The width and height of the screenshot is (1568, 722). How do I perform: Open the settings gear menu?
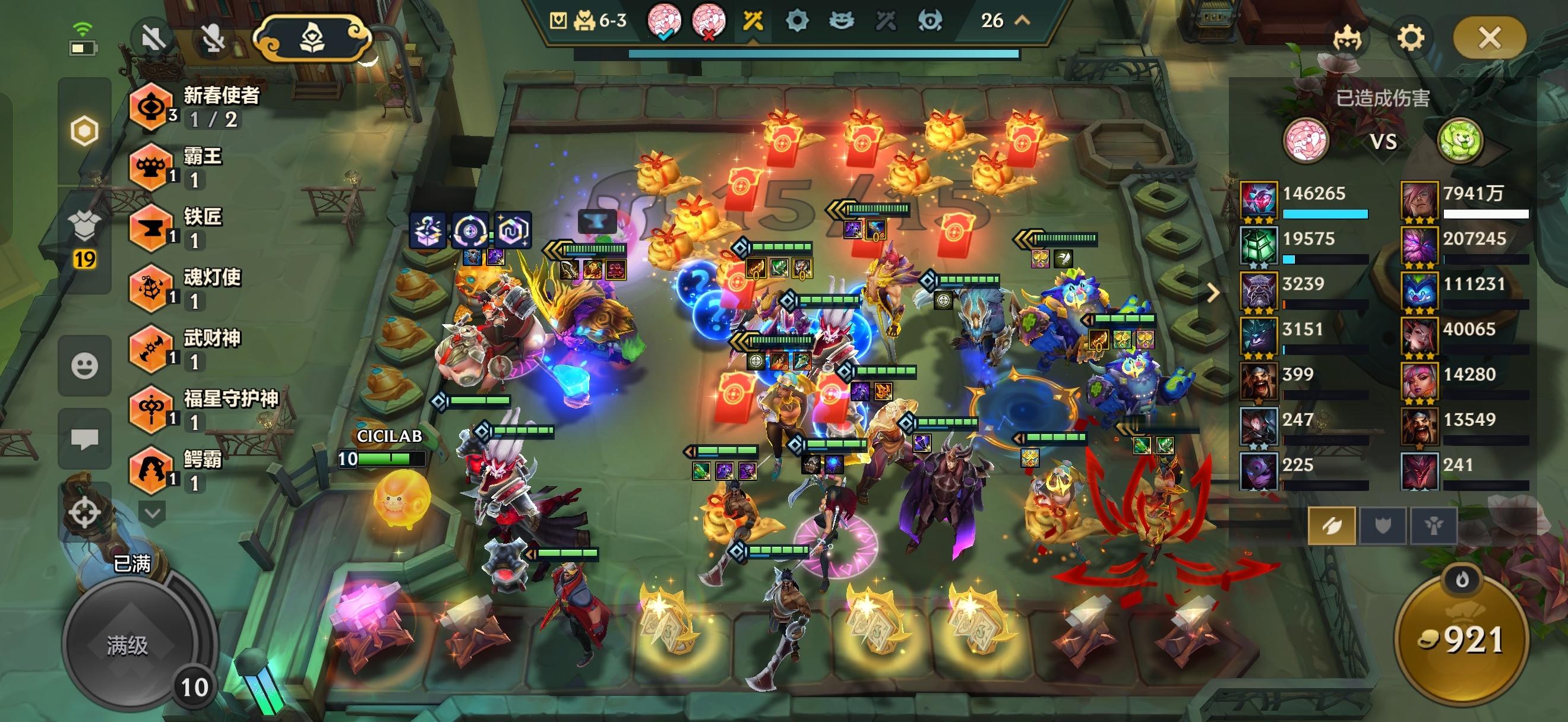[x=1411, y=39]
